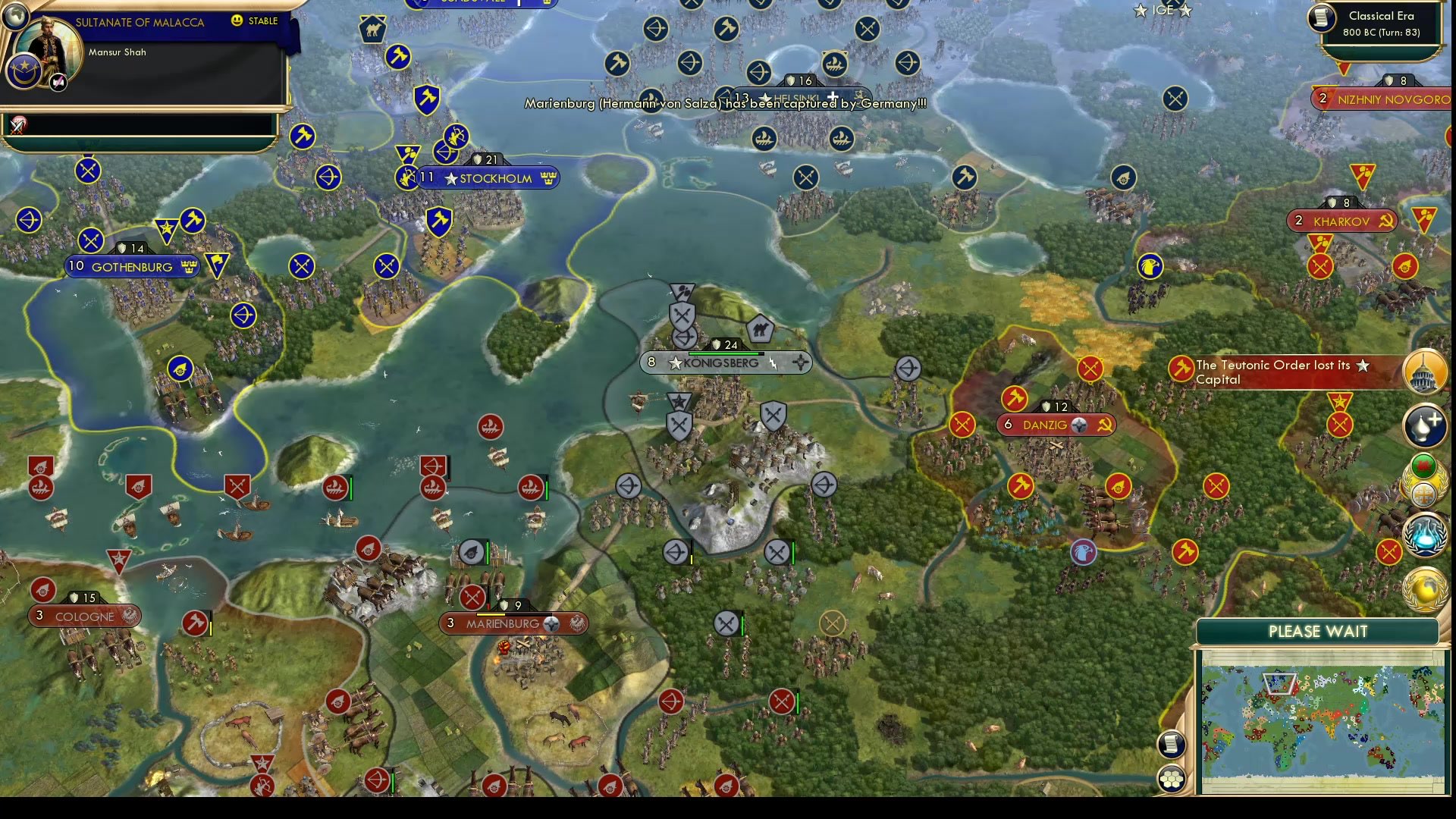The width and height of the screenshot is (1456, 819).
Task: Click the blue science flask icon
Action: (x=1425, y=535)
